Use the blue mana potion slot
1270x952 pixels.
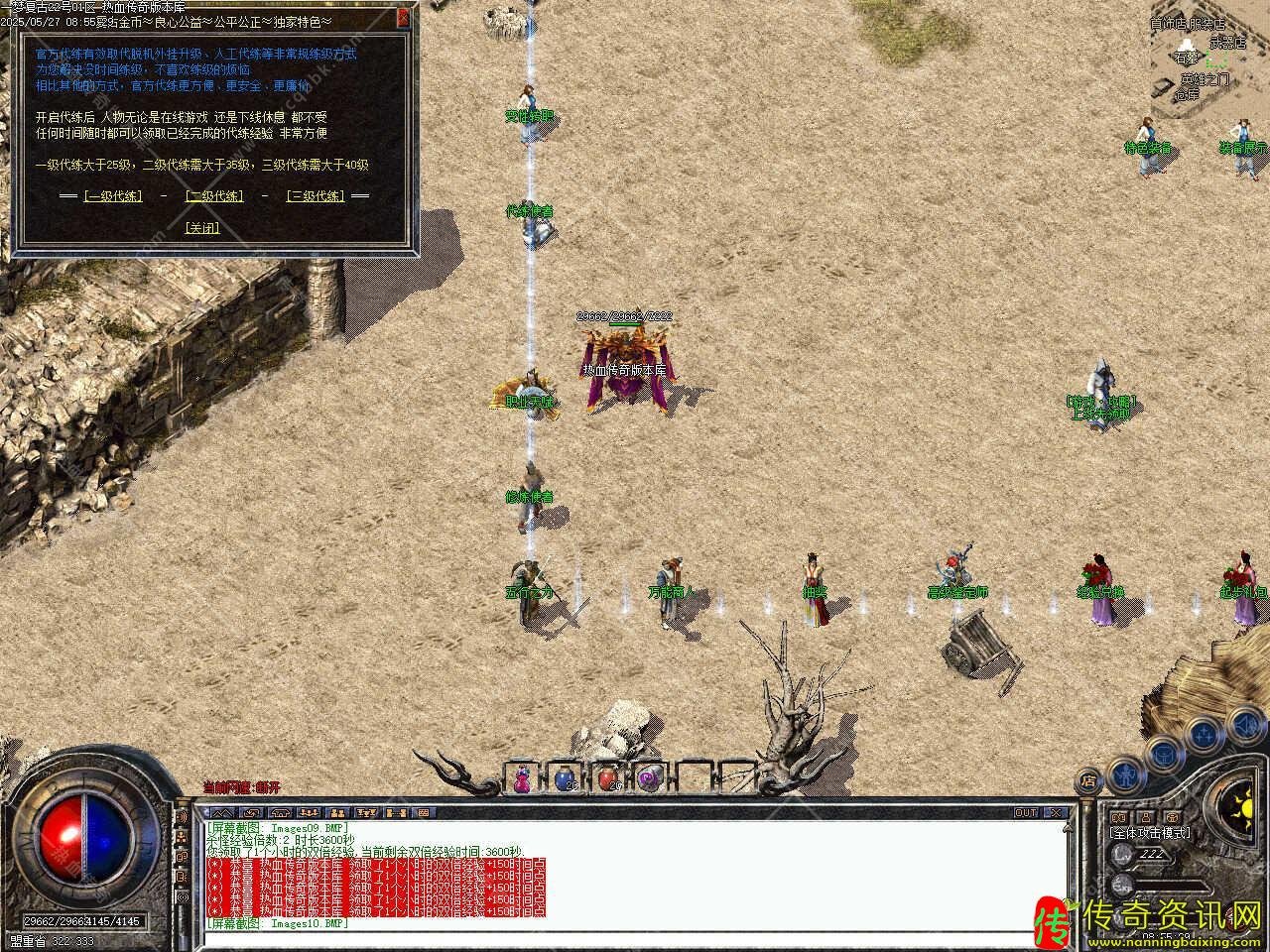click(564, 779)
